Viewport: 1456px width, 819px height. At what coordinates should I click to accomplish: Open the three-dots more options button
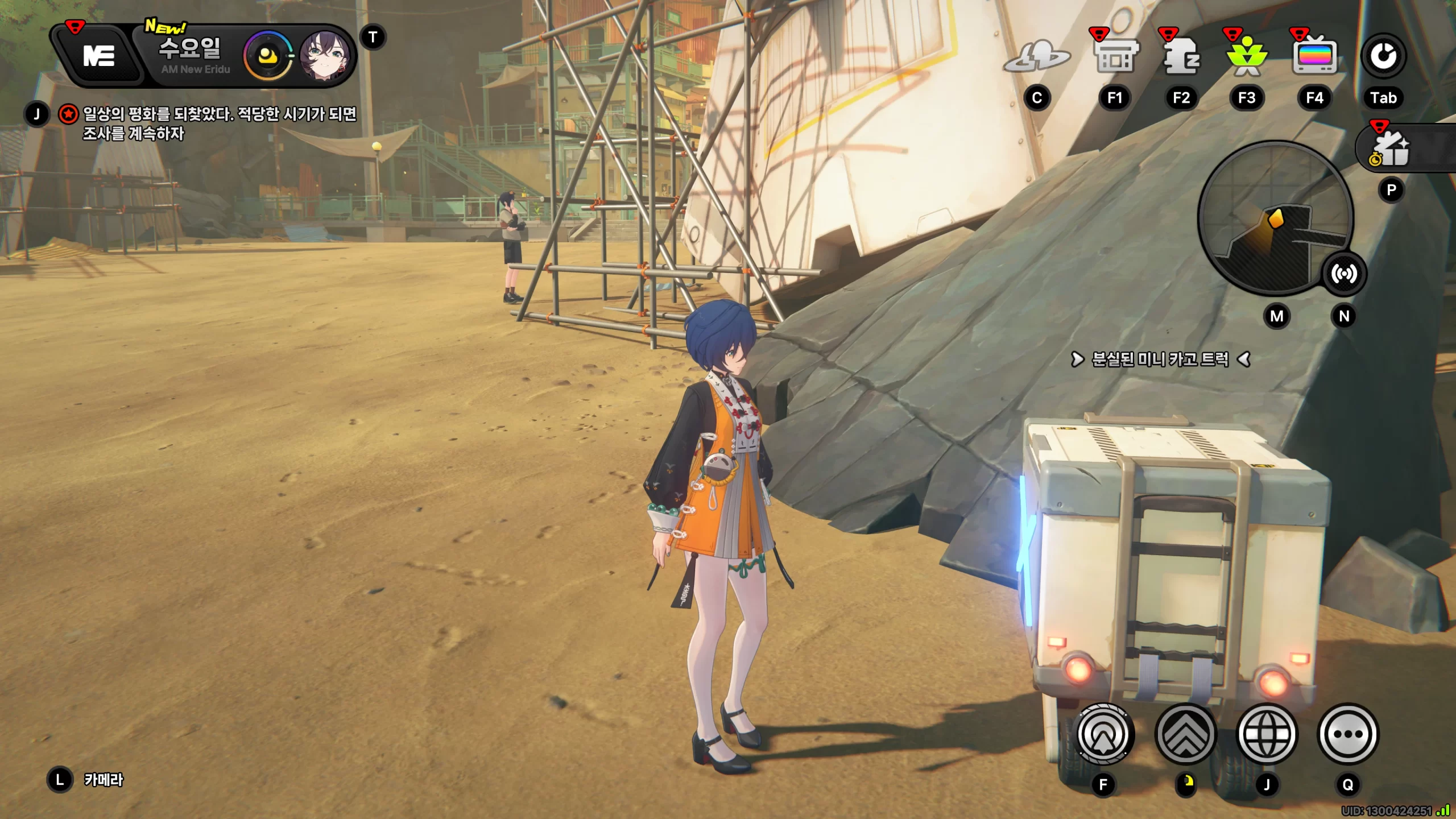pyautogui.click(x=1348, y=734)
